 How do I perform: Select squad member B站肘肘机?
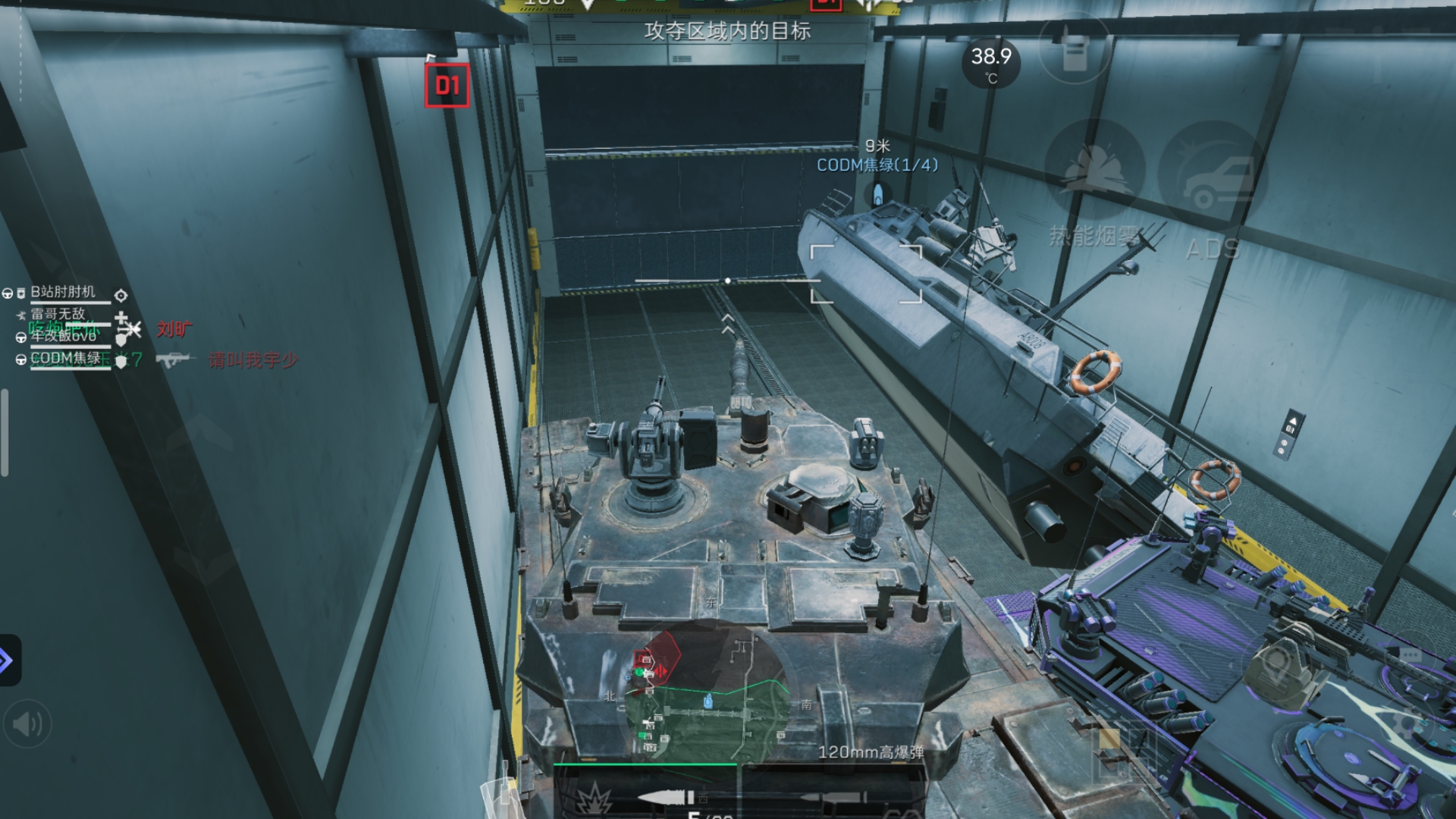64,292
